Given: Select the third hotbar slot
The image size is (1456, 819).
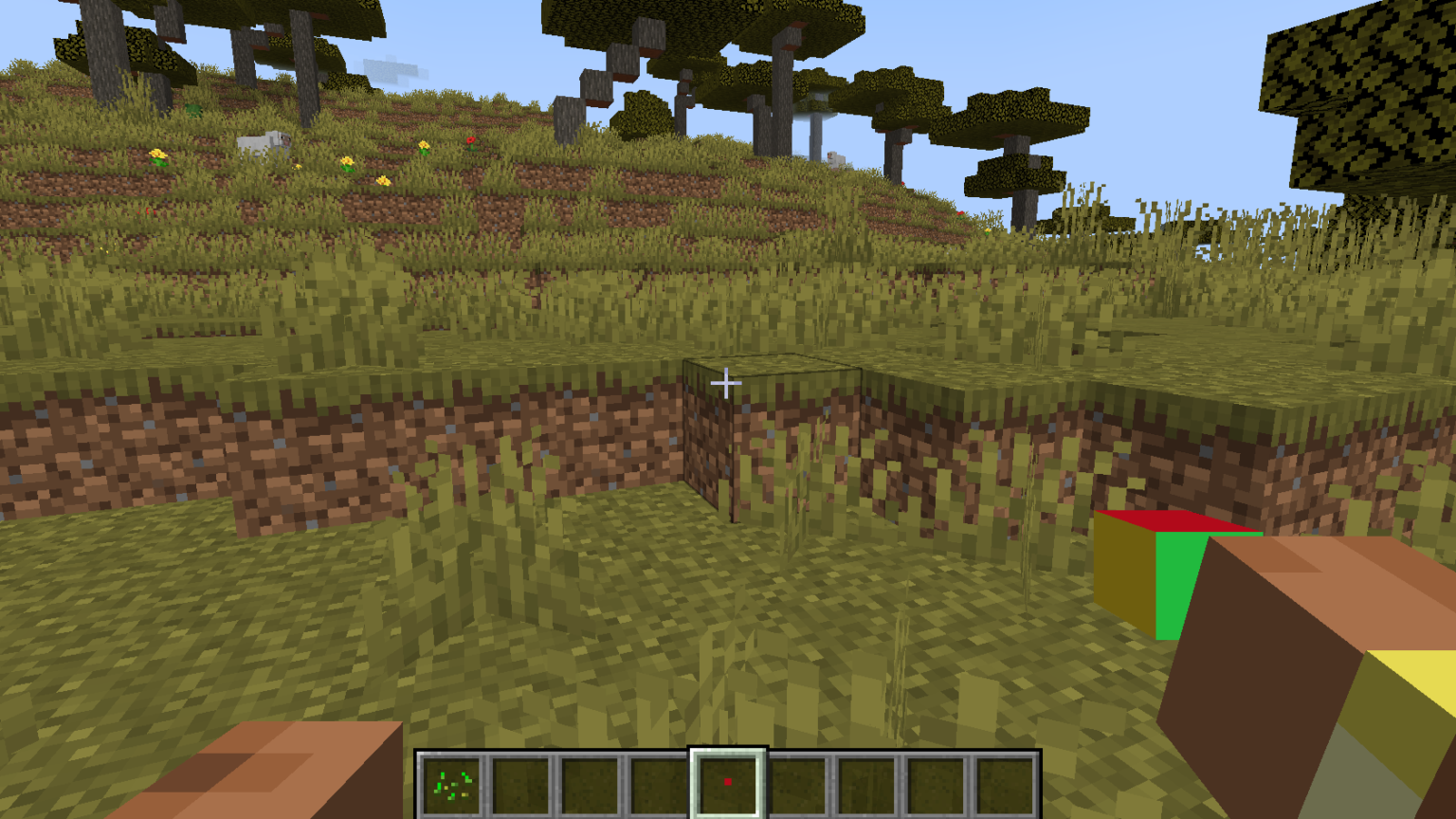Looking at the screenshot, I should click(x=591, y=781).
